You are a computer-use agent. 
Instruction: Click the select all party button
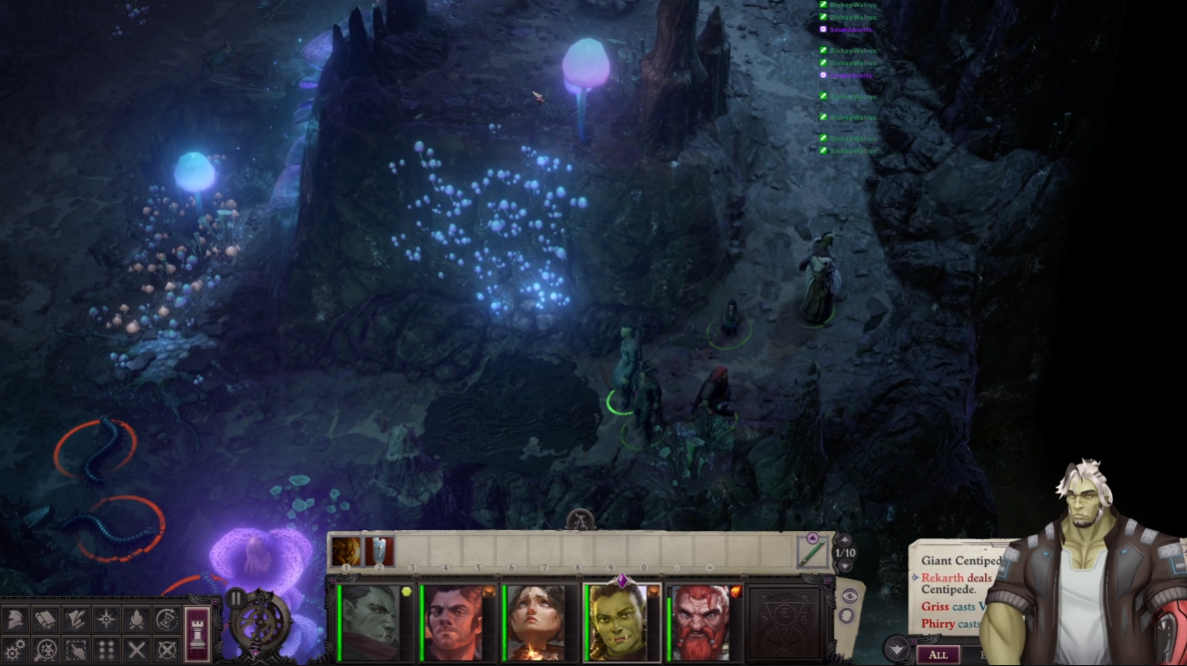point(76,650)
